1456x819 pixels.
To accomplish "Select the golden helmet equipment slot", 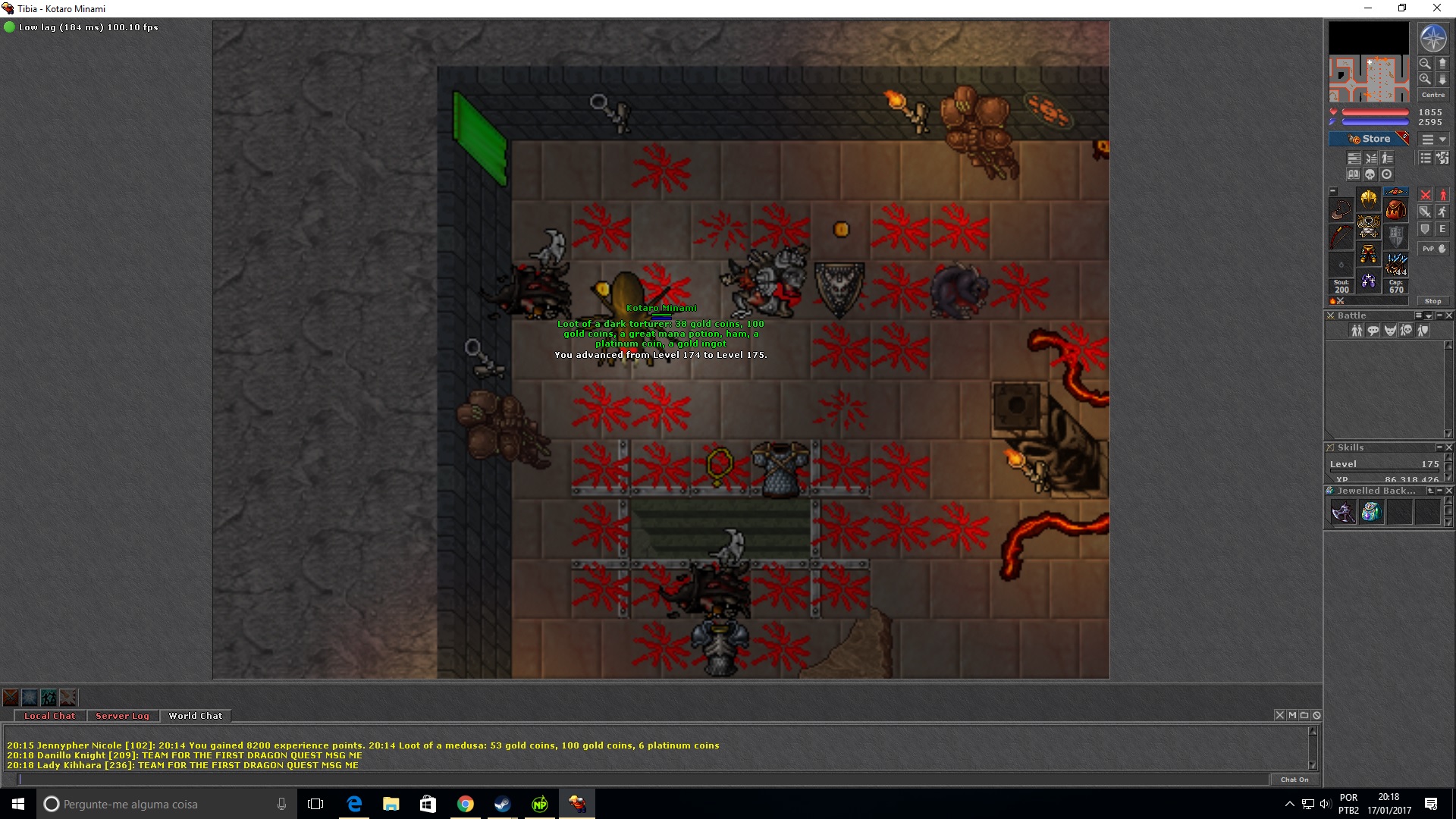I will coord(1368,199).
